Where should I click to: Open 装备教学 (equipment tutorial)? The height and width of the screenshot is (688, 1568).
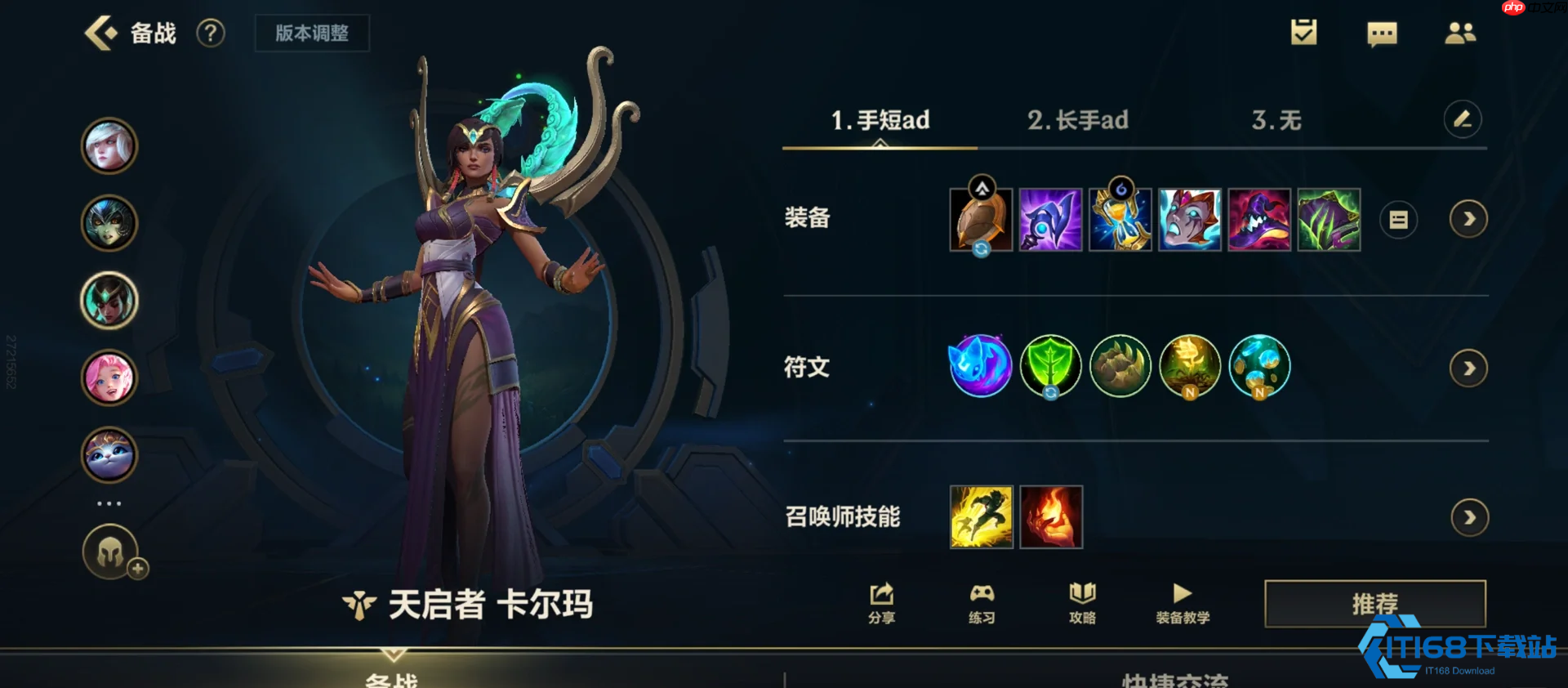pyautogui.click(x=1182, y=603)
